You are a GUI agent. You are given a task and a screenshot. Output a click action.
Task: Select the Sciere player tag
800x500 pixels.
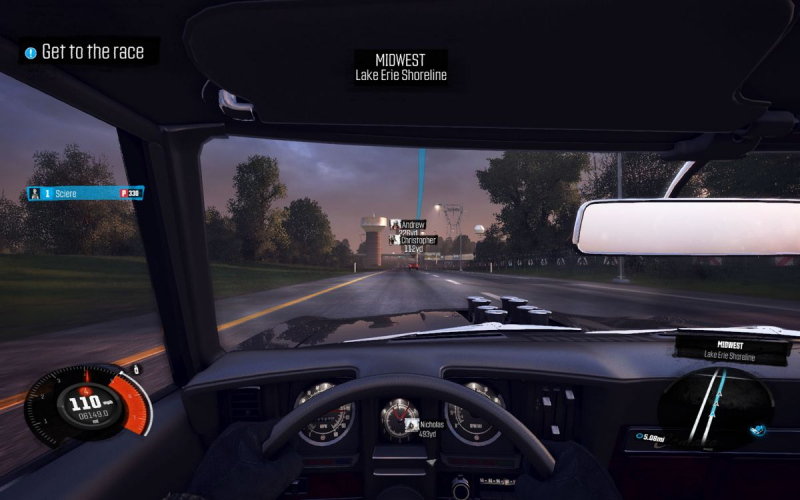coord(84,193)
